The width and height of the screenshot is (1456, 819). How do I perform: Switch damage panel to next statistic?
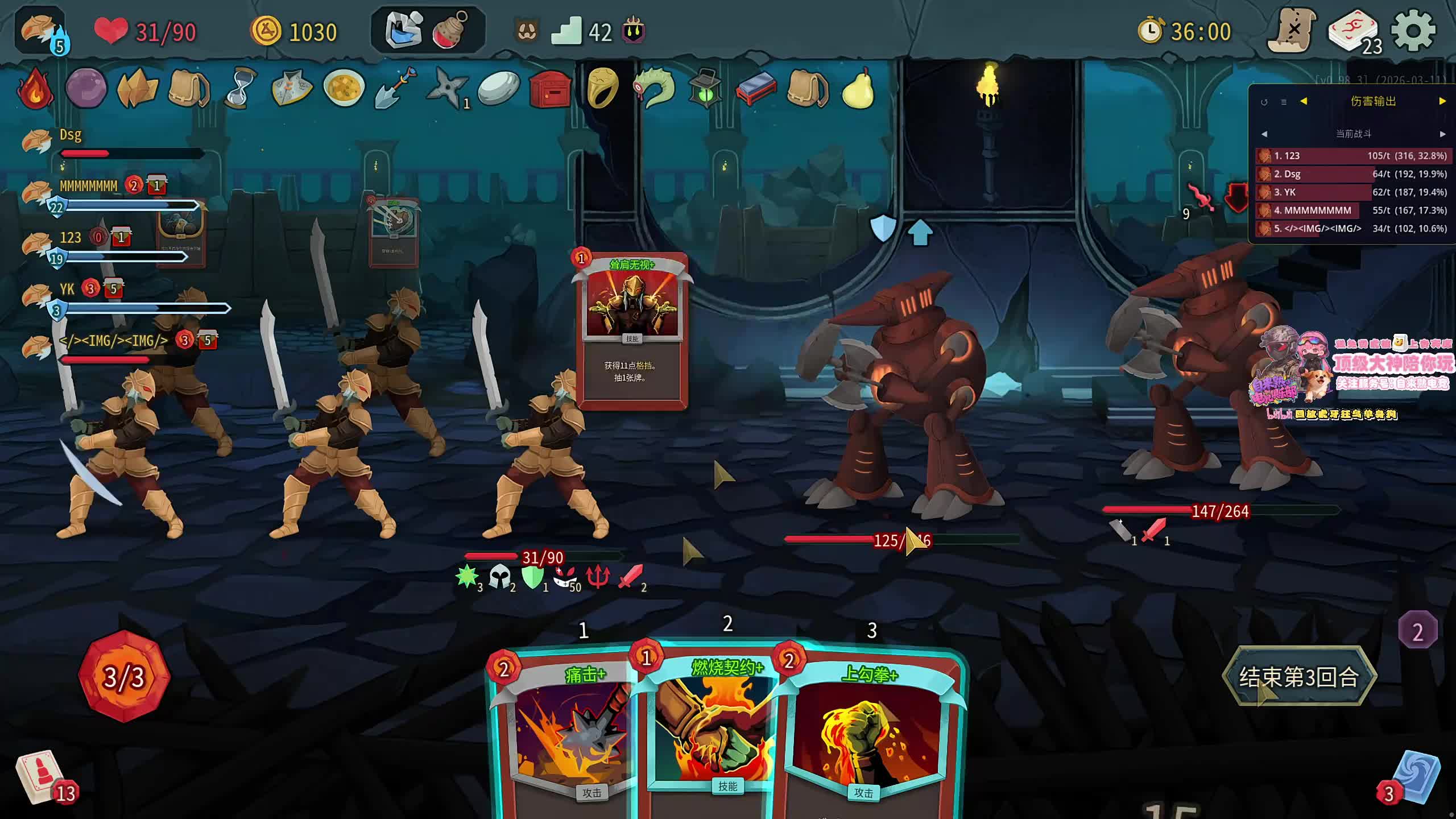(x=1442, y=101)
